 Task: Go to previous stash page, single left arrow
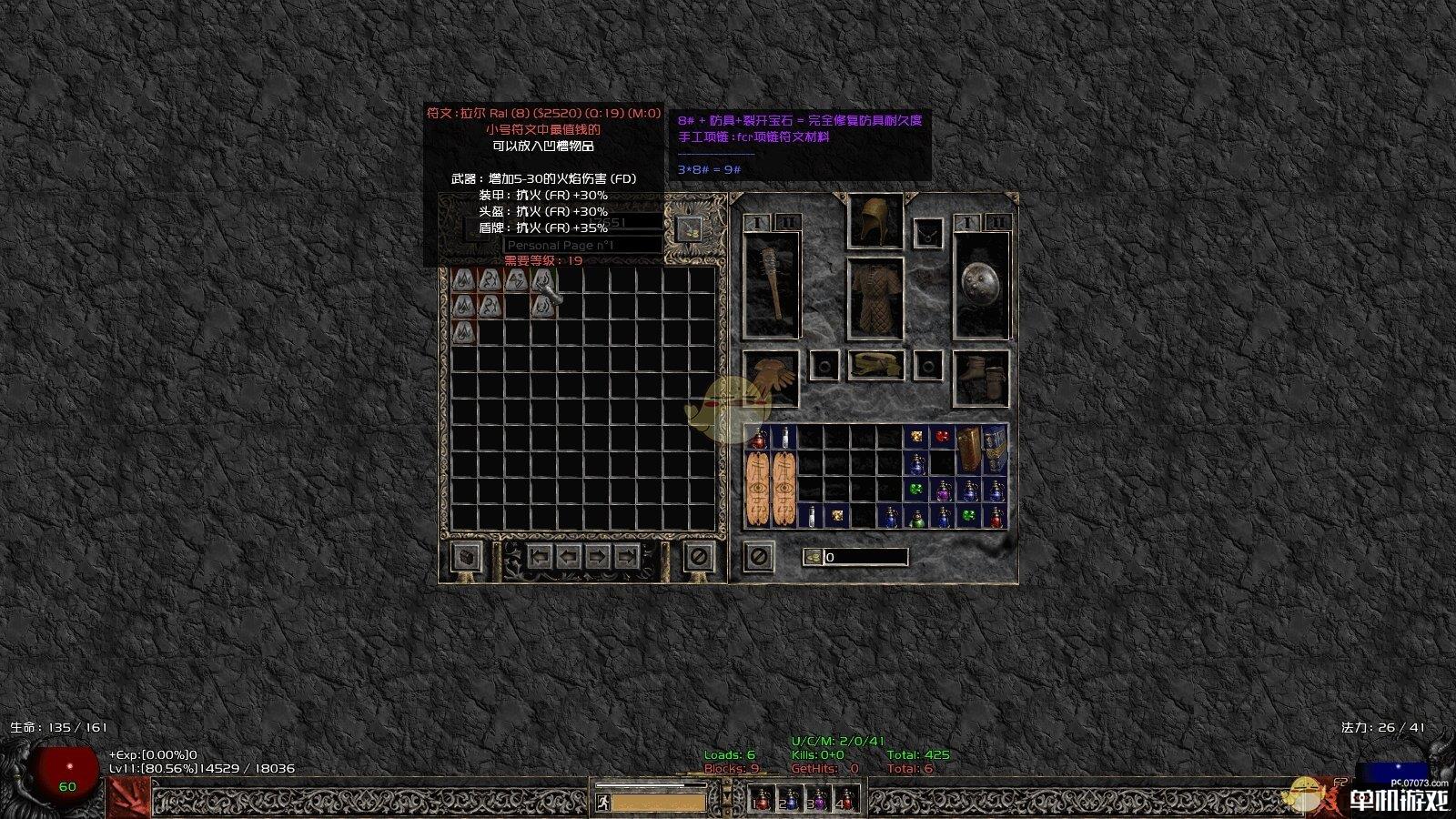coord(569,556)
